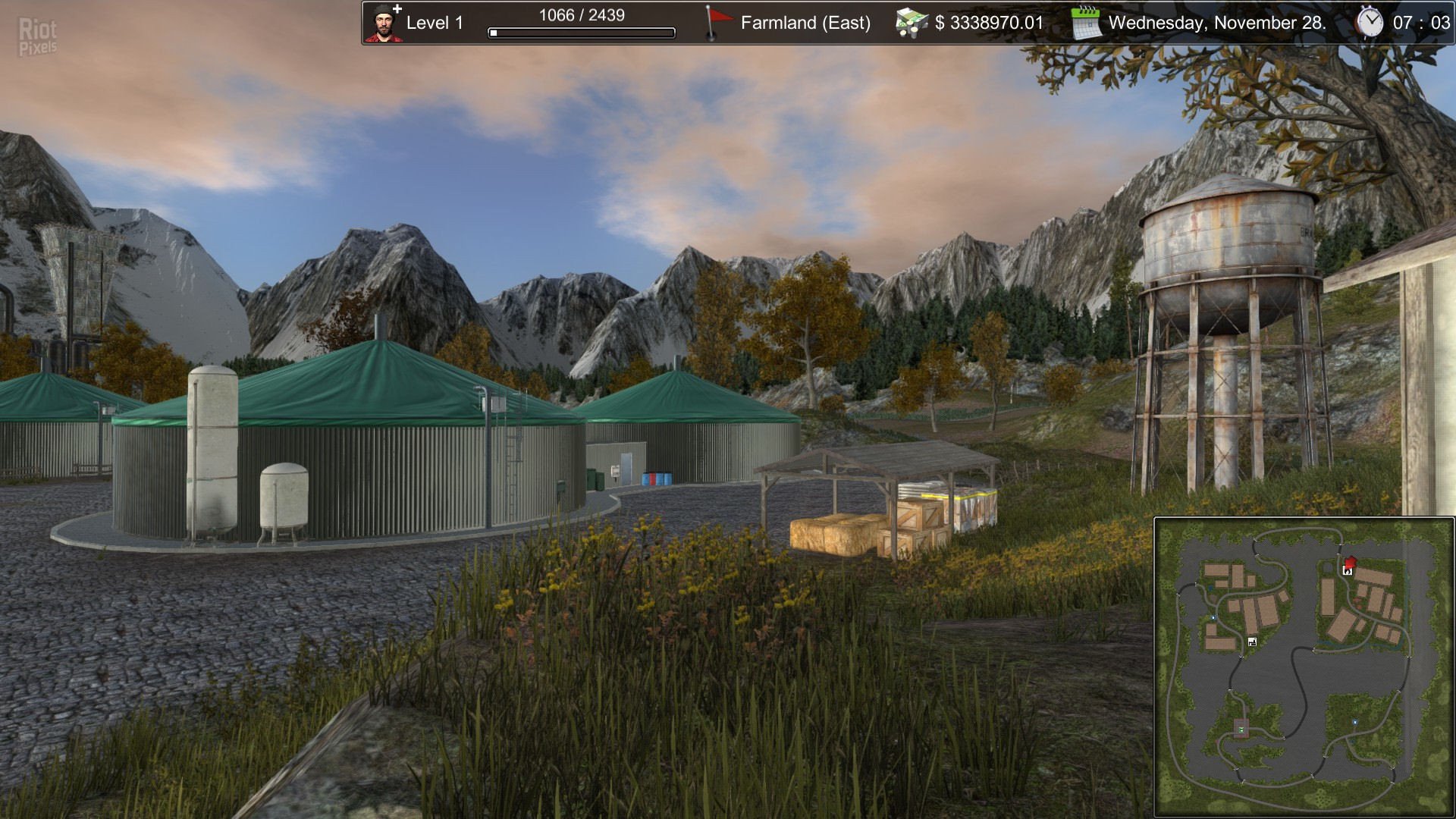The height and width of the screenshot is (819, 1456).
Task: Click the white factory marker on minimap
Action: pyautogui.click(x=1252, y=642)
